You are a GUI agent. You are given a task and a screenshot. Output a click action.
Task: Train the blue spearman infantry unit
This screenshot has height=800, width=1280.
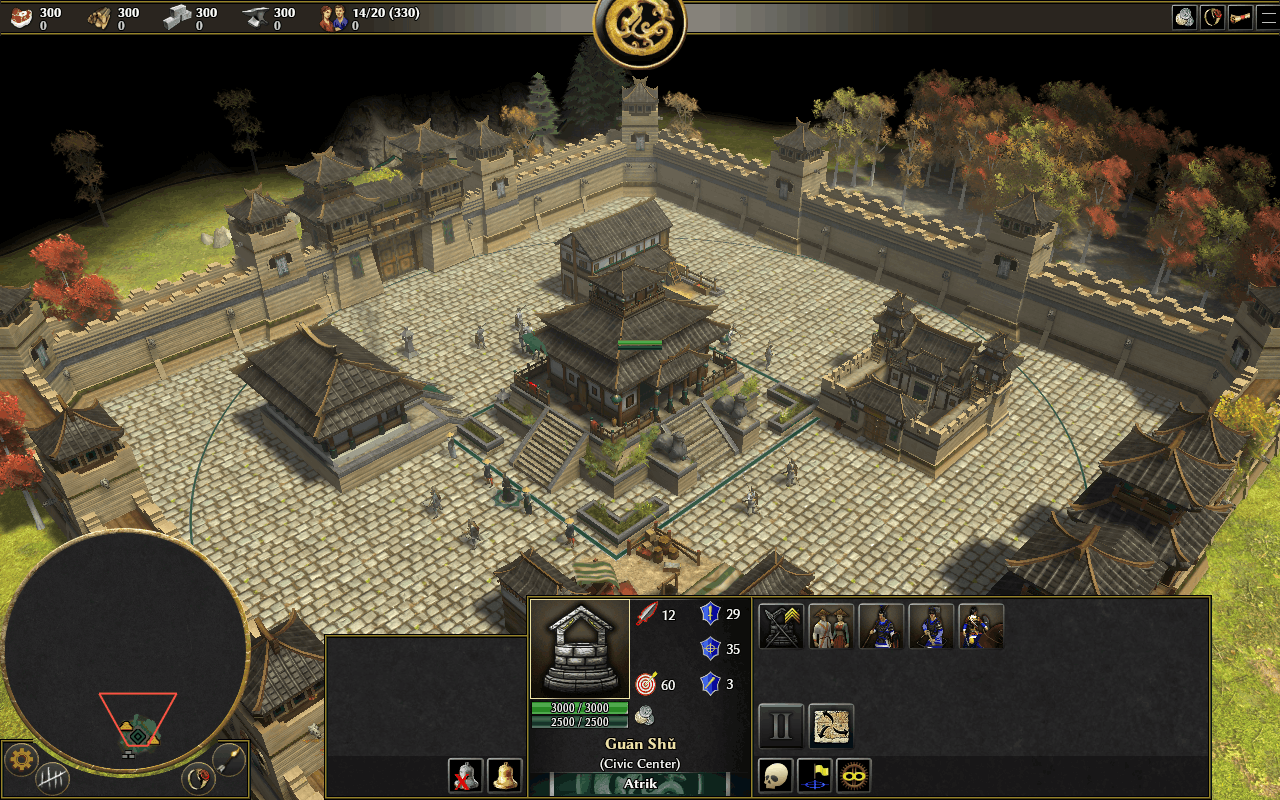coord(881,626)
